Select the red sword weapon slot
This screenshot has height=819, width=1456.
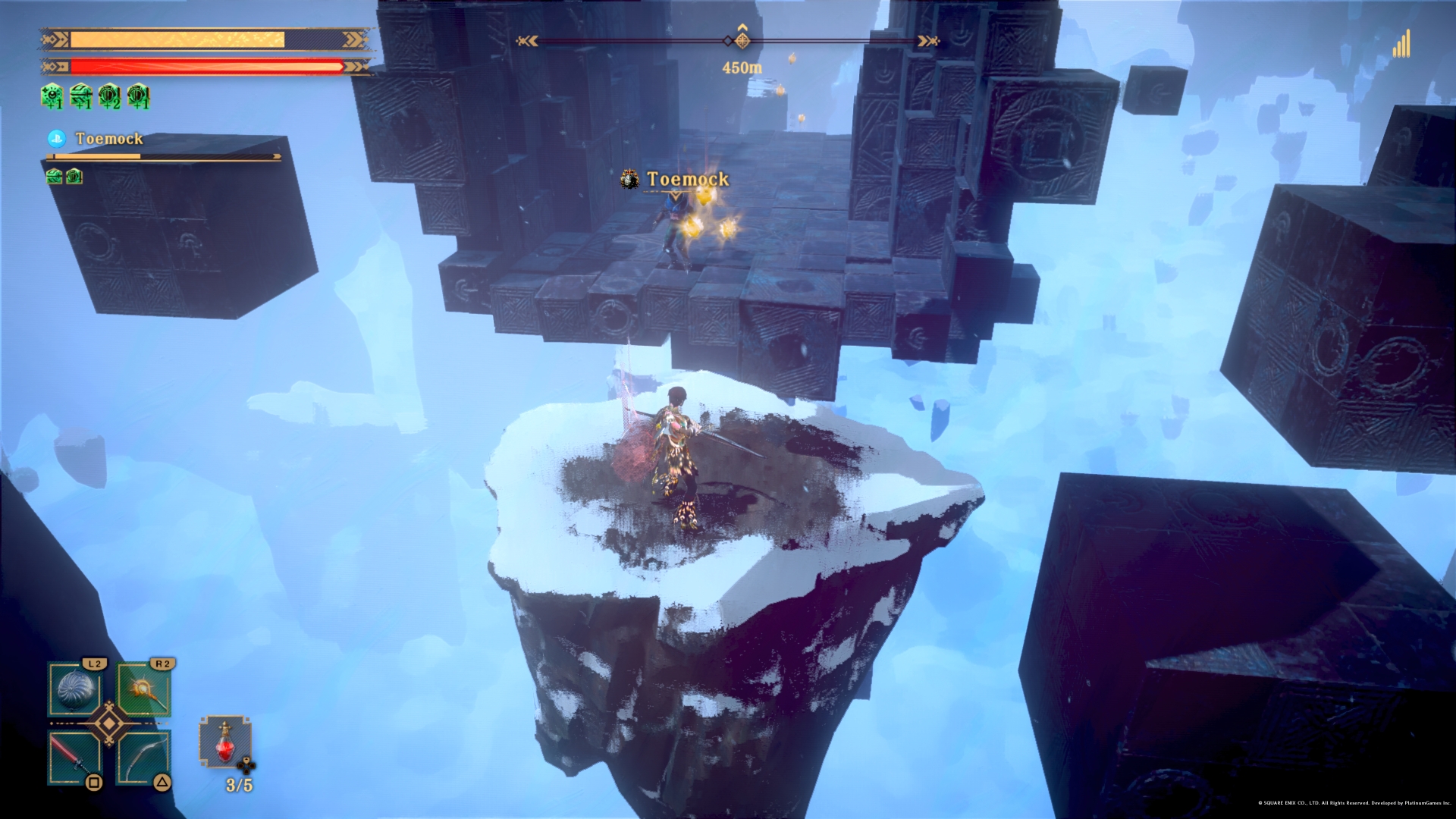[74, 757]
